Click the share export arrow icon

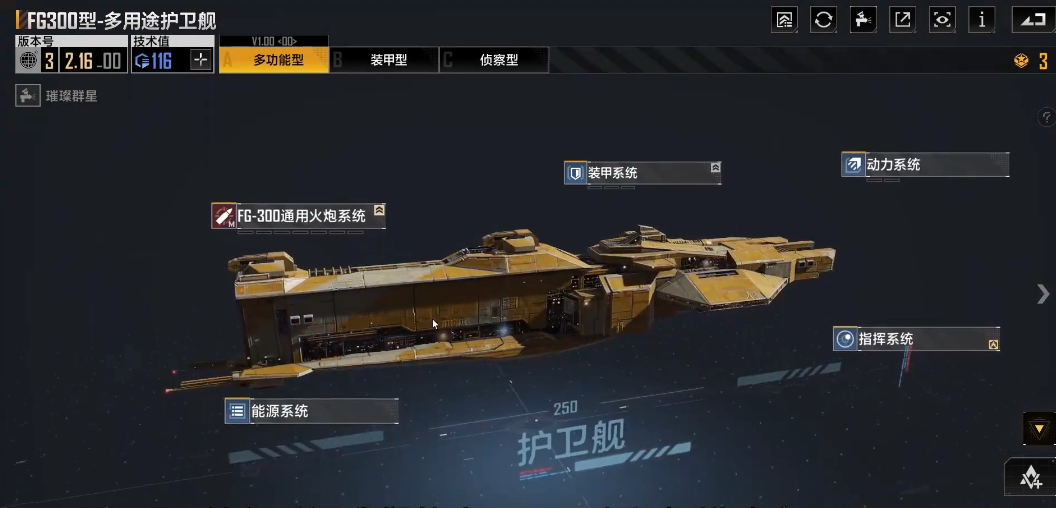pyautogui.click(x=902, y=19)
